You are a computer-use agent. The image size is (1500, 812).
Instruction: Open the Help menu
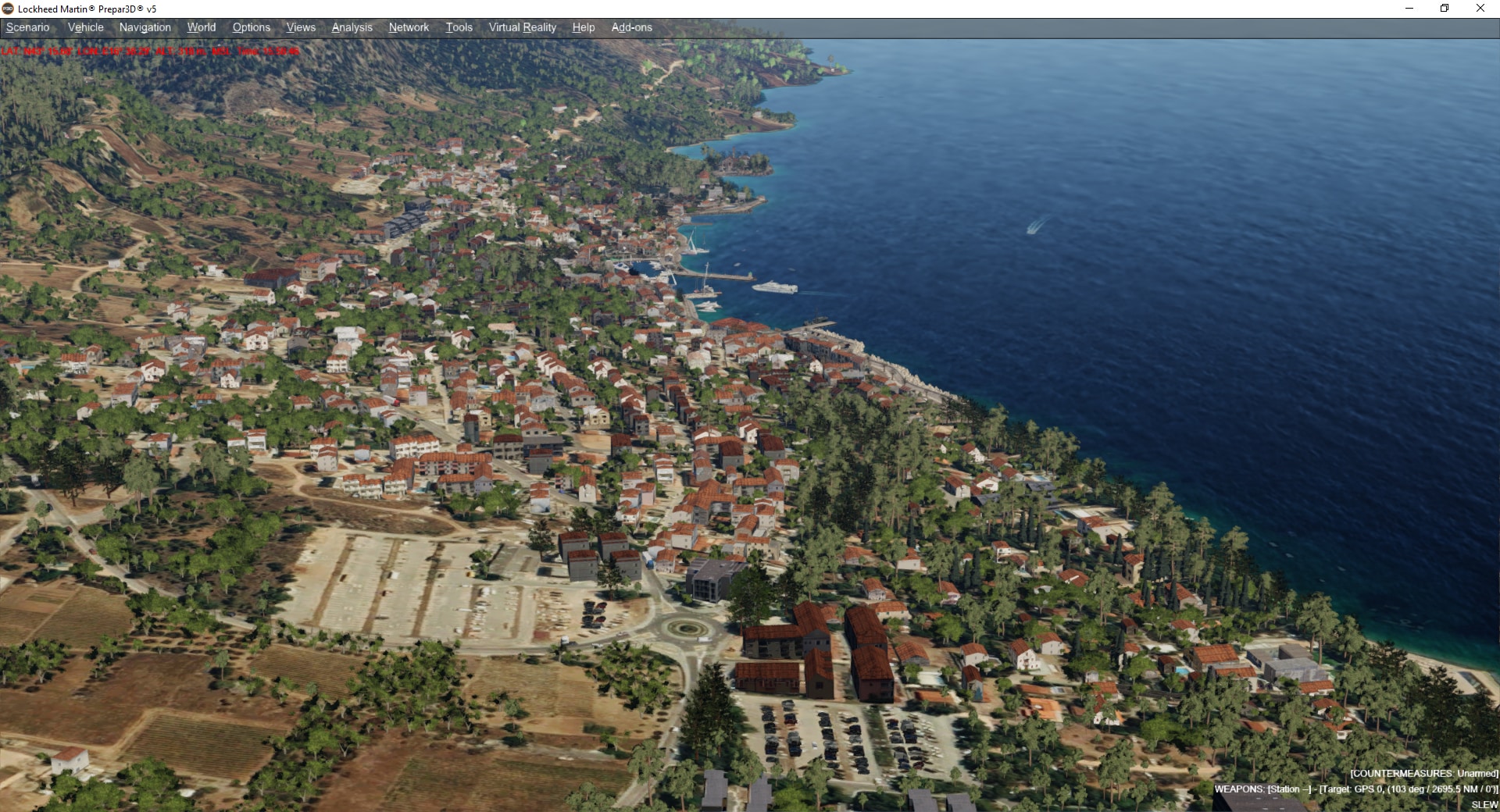coord(583,27)
